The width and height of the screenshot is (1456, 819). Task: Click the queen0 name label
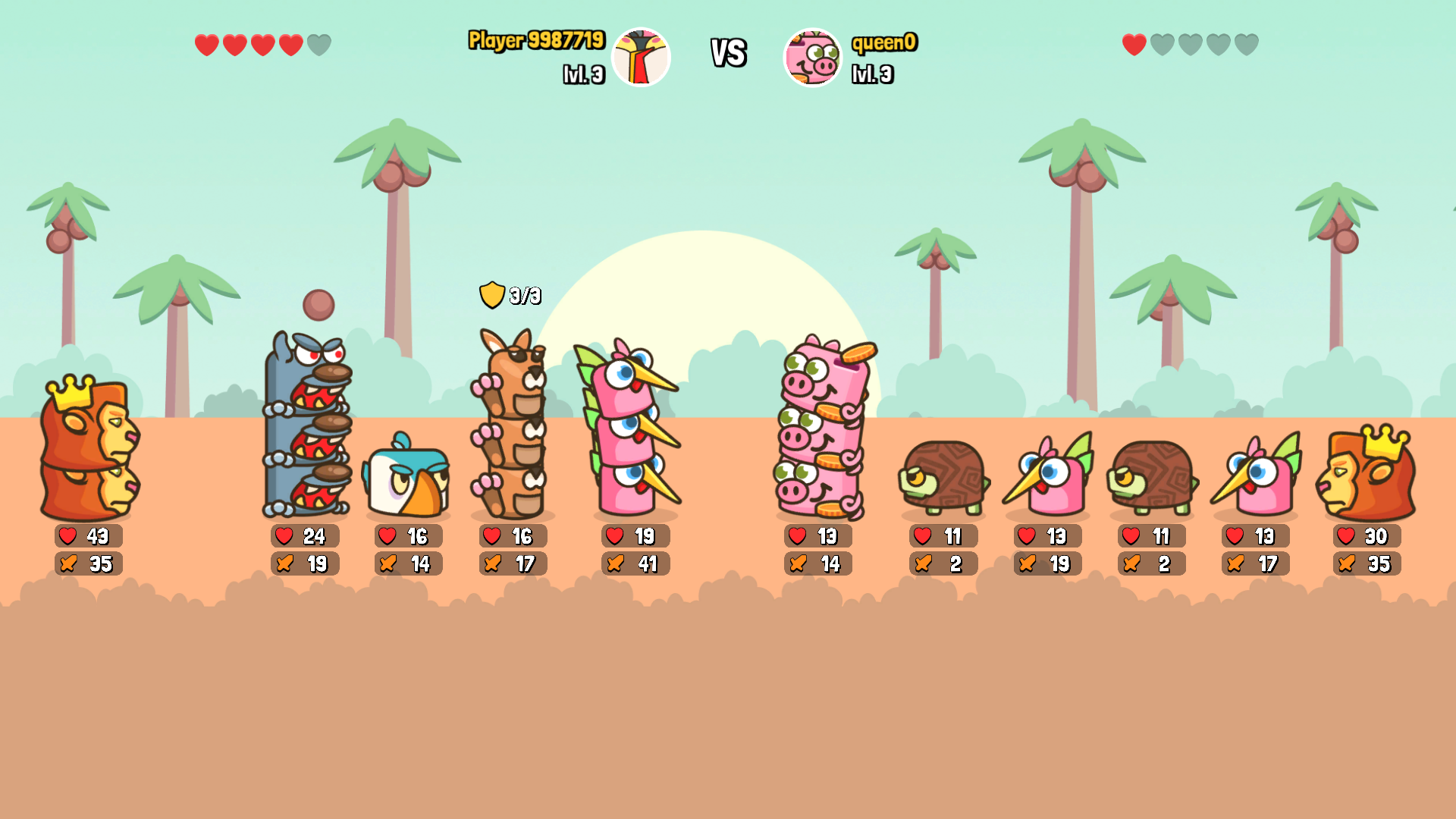[x=884, y=43]
